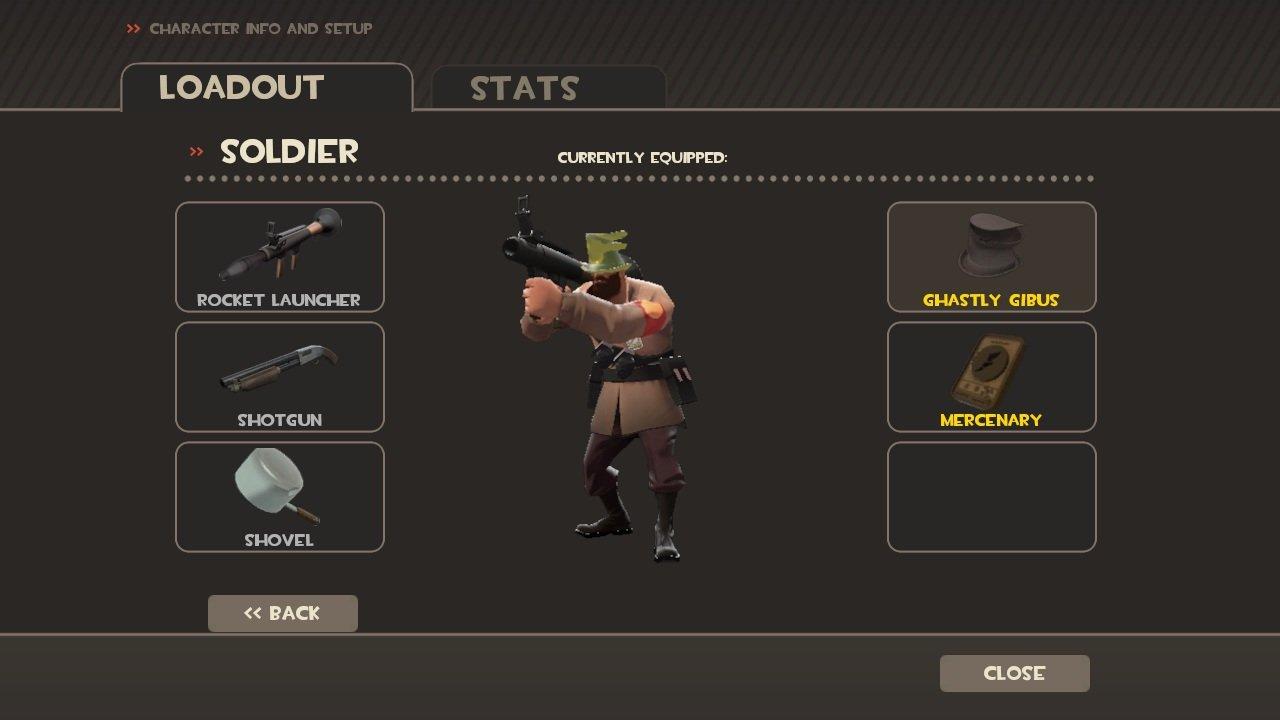The height and width of the screenshot is (720, 1280).
Task: Close the character setup screen
Action: tap(1014, 673)
